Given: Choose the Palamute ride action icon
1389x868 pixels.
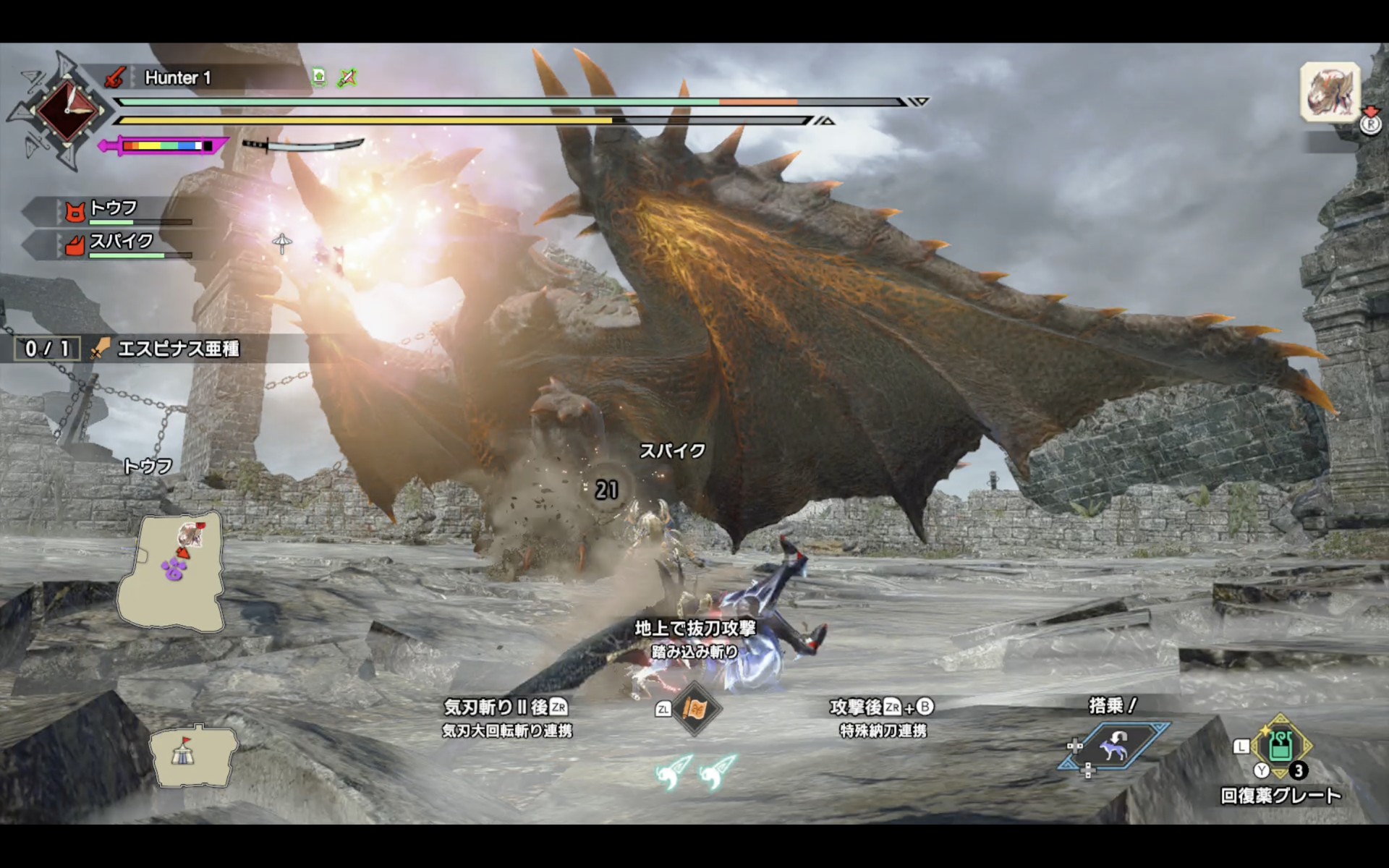Looking at the screenshot, I should [1113, 746].
